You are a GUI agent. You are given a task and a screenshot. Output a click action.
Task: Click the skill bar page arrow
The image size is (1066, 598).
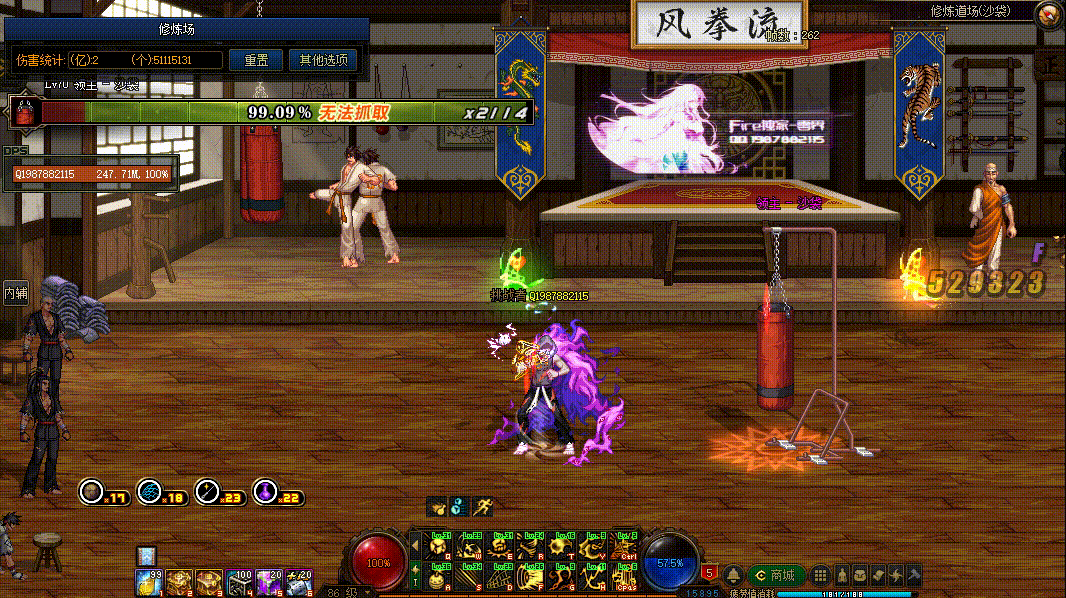pyautogui.click(x=415, y=546)
